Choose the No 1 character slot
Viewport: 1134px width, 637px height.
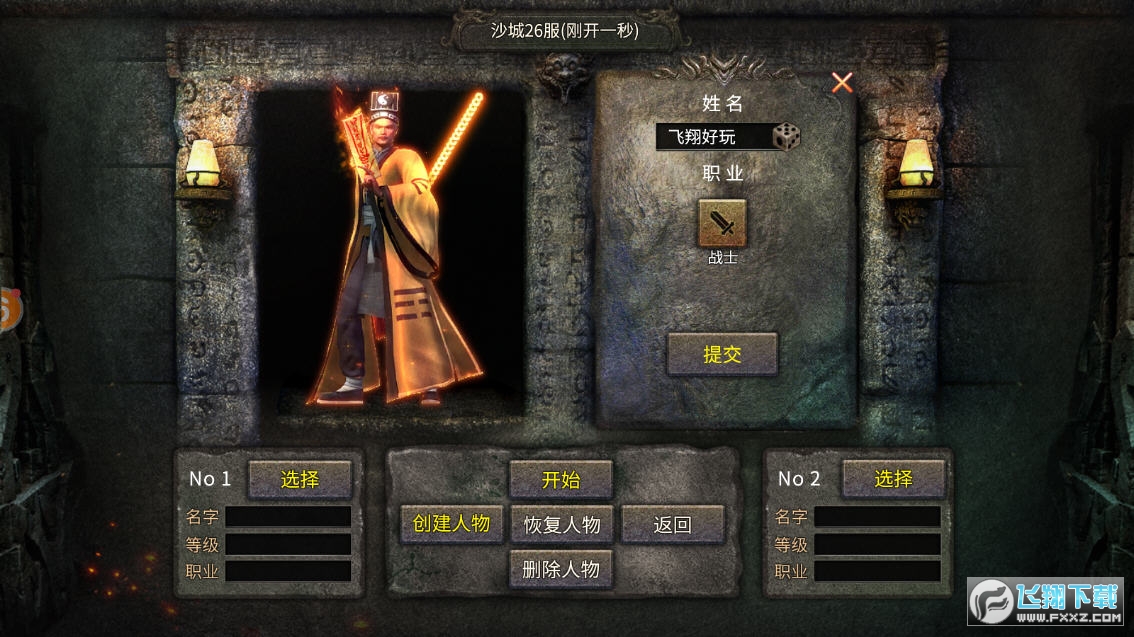(300, 479)
